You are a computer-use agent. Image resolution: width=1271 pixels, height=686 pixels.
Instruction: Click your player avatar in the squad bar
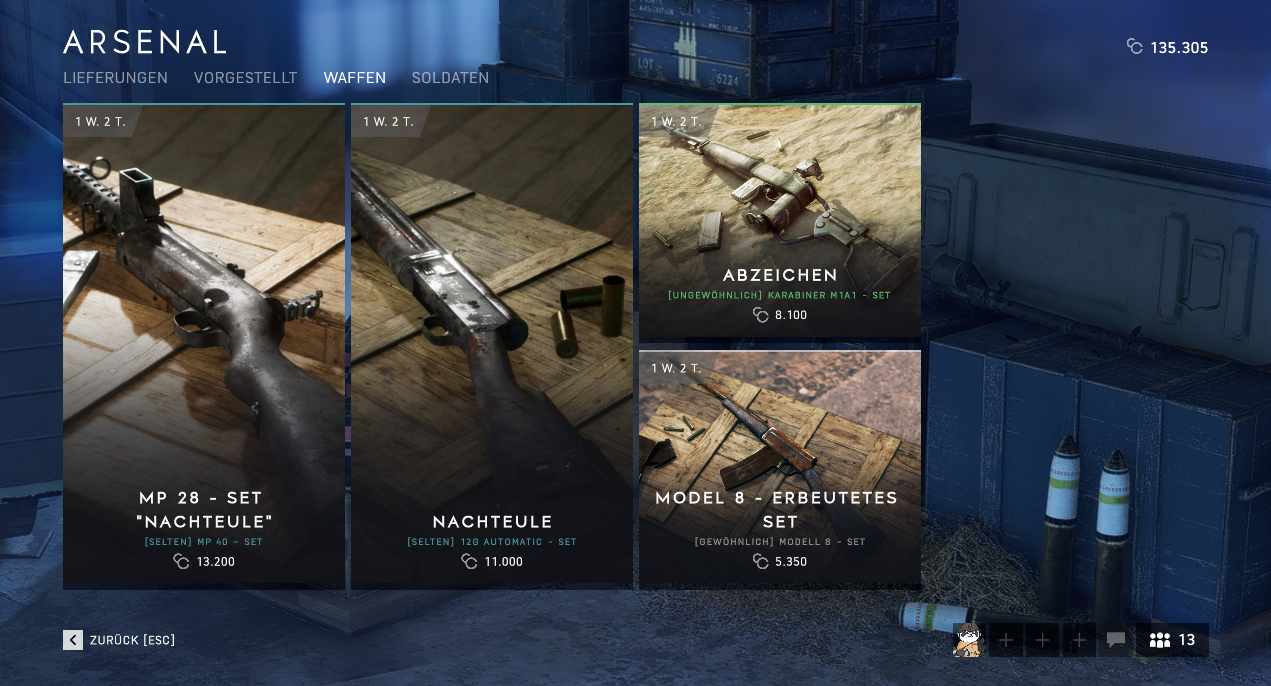coord(968,640)
